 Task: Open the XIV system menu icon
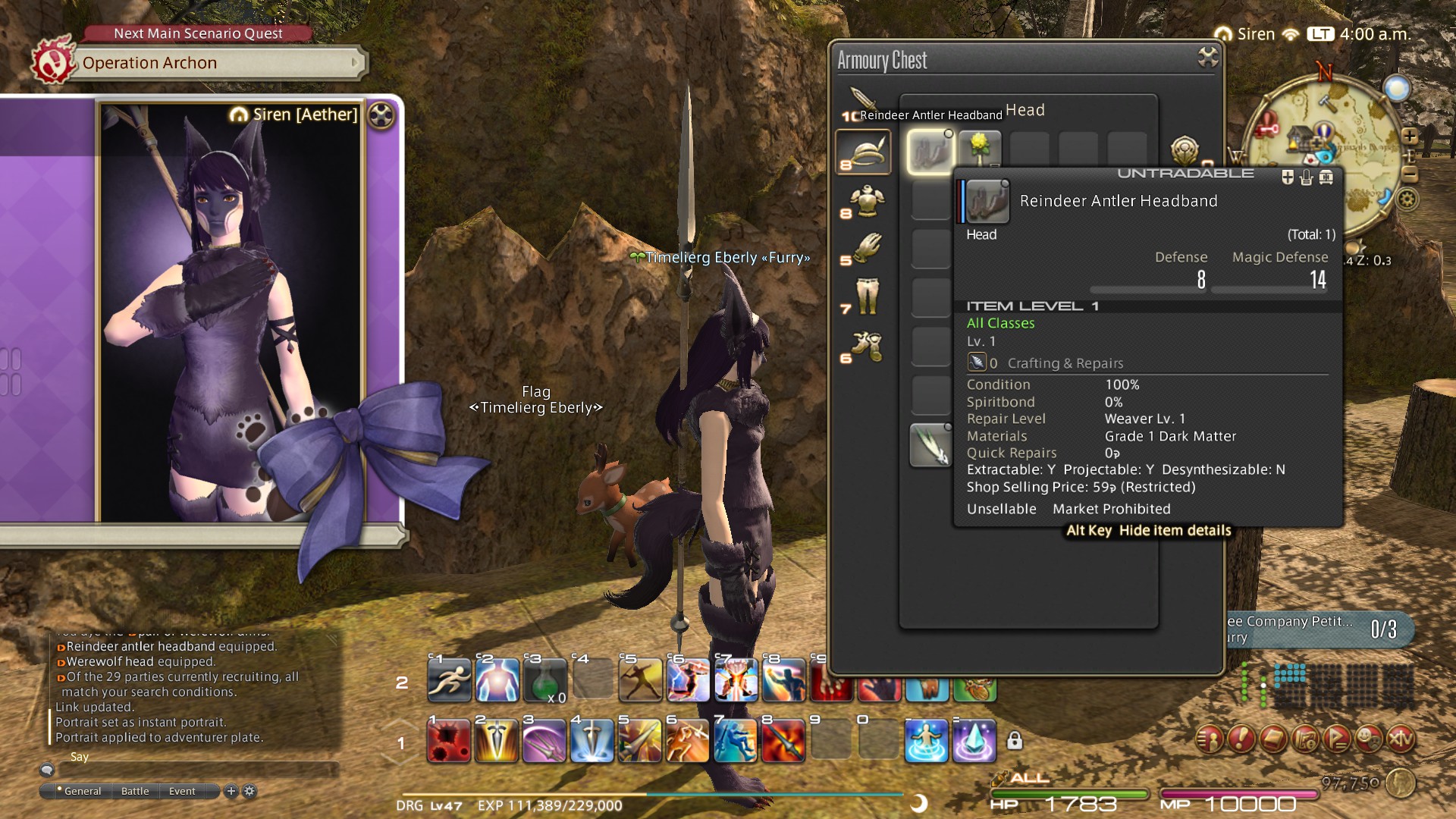pyautogui.click(x=1401, y=738)
